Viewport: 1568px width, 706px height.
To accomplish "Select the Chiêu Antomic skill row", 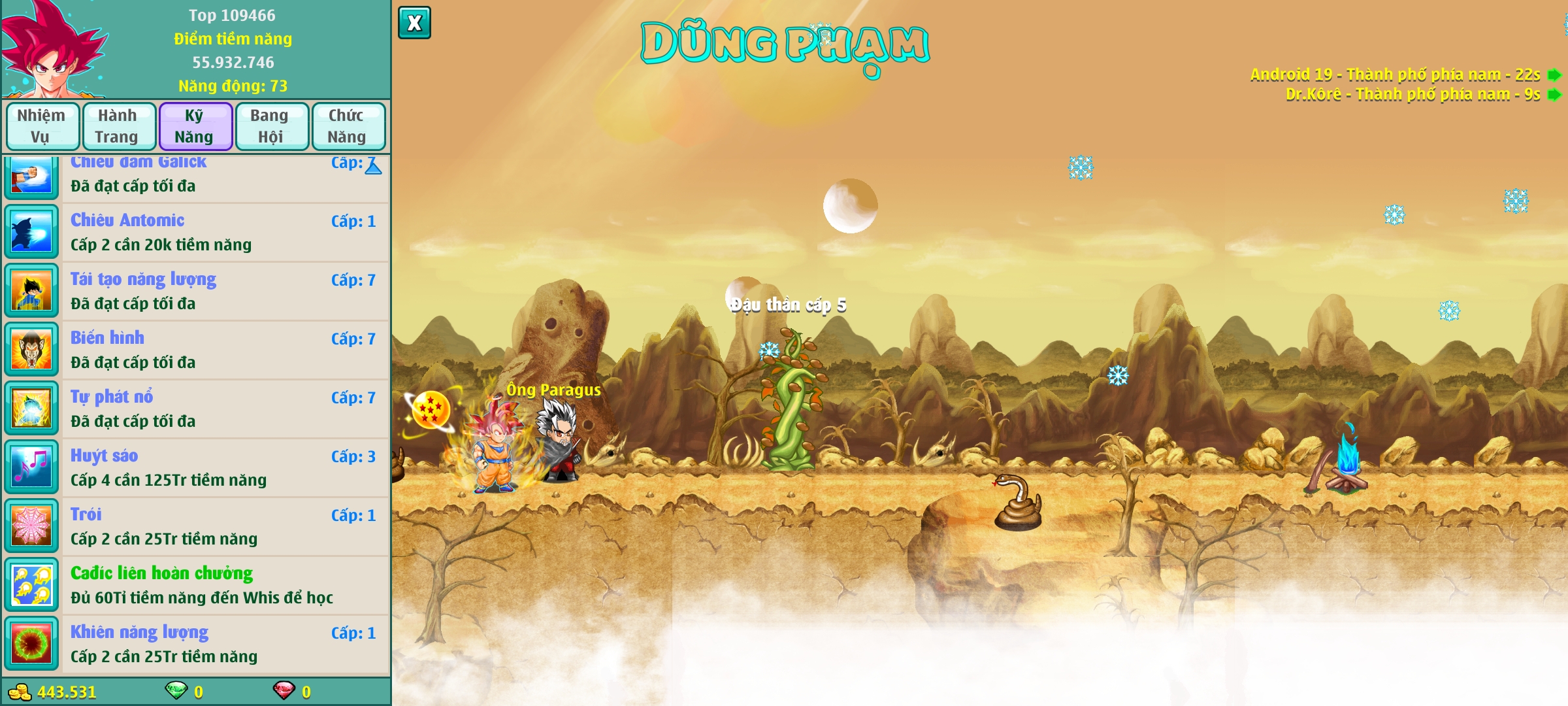I will 222,233.
